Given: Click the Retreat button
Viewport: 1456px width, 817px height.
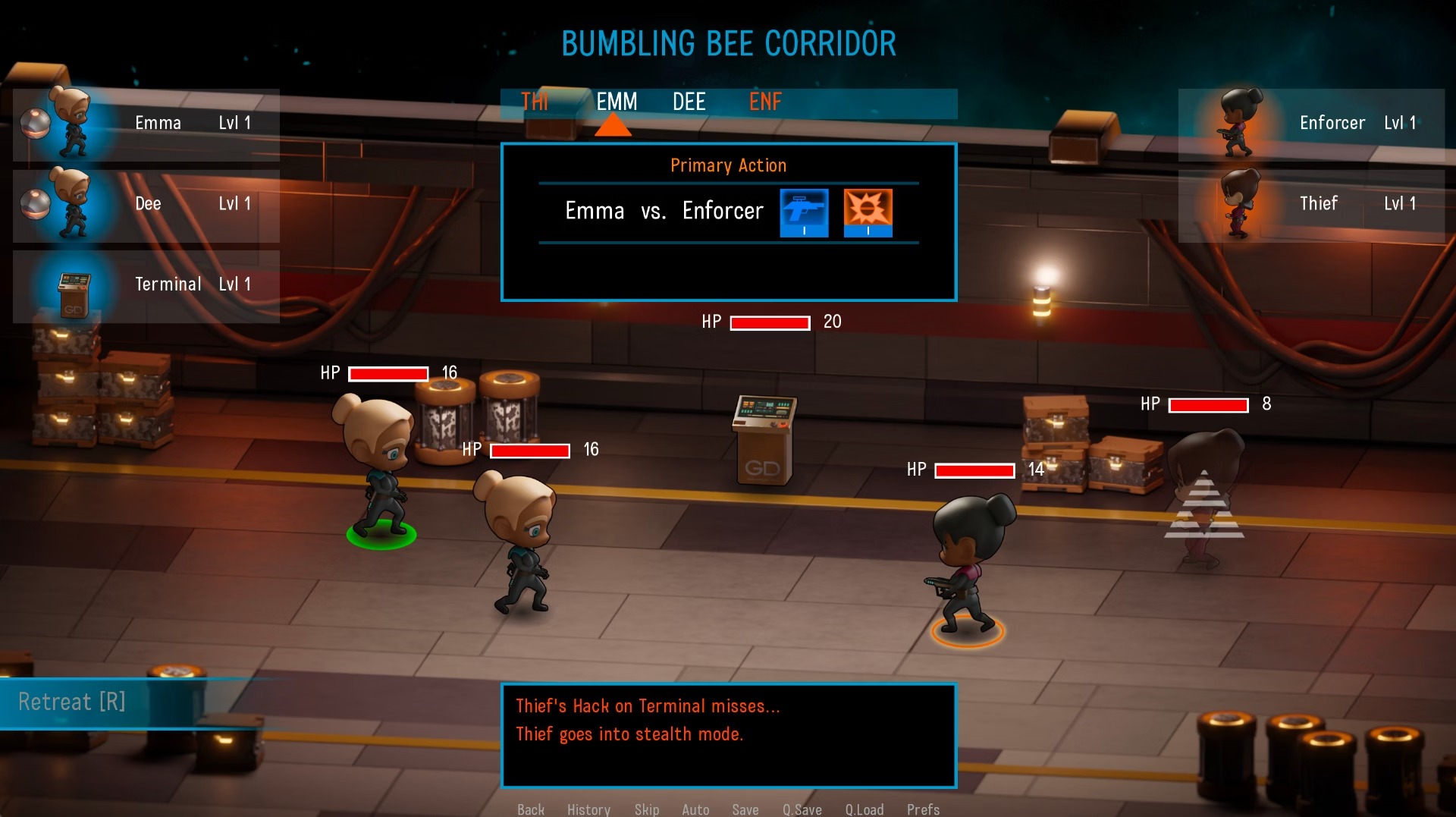Looking at the screenshot, I should tap(72, 702).
